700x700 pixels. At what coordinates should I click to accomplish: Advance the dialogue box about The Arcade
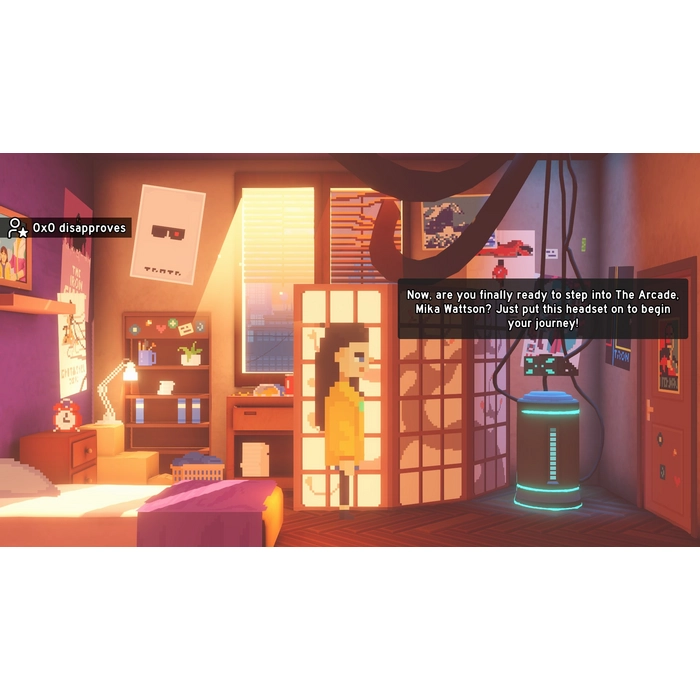(543, 307)
